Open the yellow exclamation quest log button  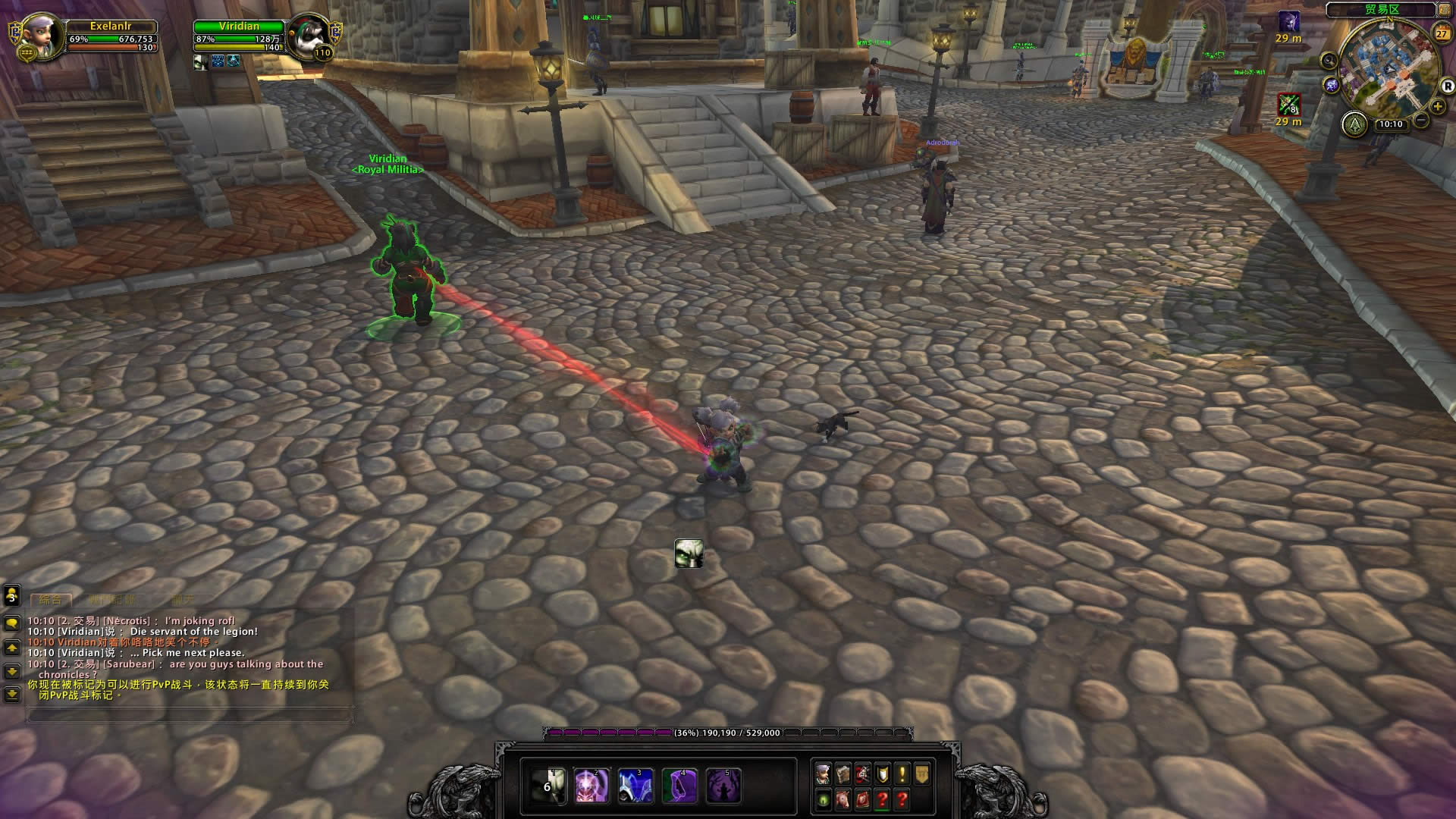coord(902,773)
